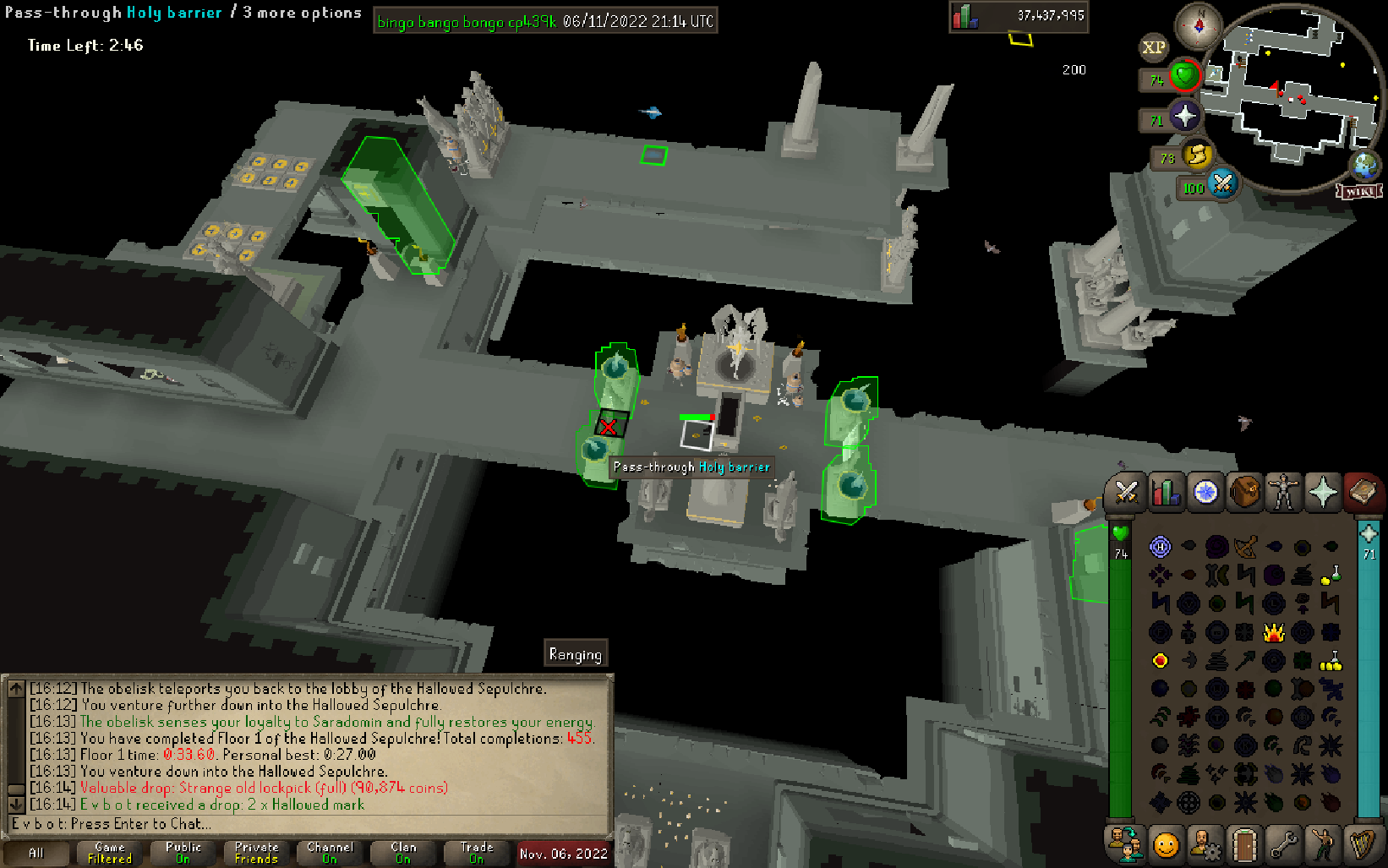Activate quick prayers orb
This screenshot has width=1388, height=868.
[x=1184, y=116]
